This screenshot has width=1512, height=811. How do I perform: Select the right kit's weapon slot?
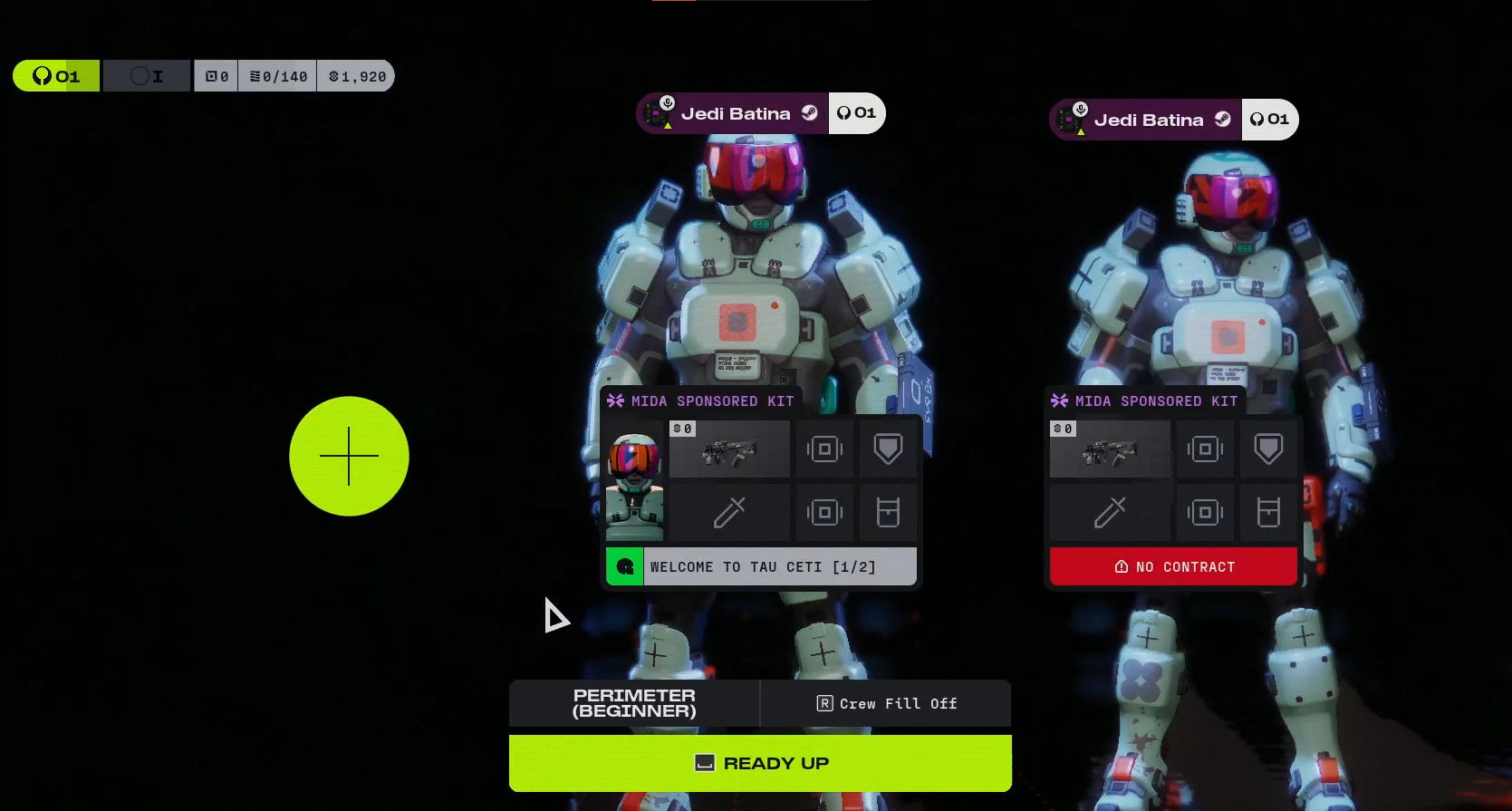(x=1110, y=449)
